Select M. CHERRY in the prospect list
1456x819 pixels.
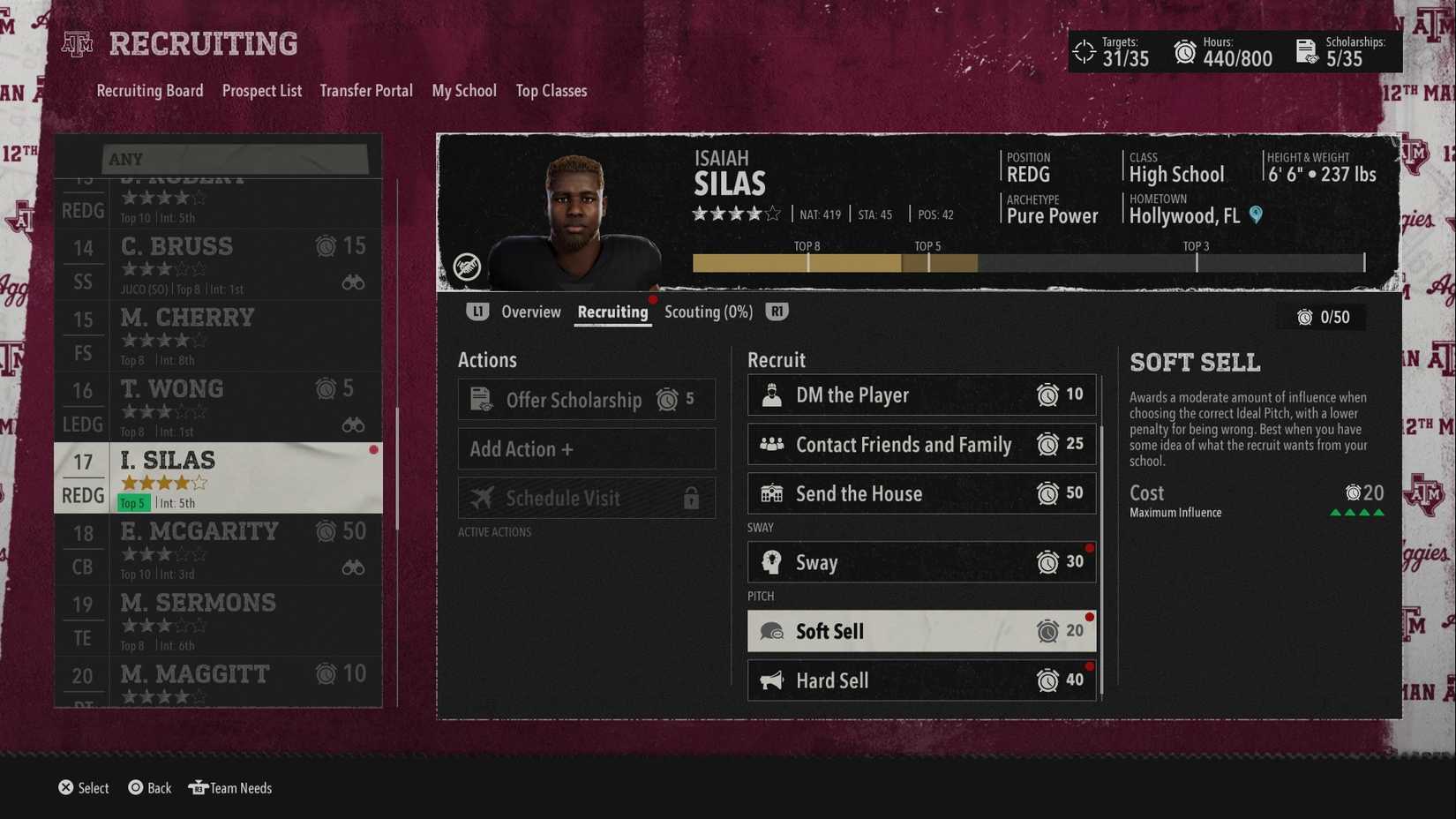221,335
